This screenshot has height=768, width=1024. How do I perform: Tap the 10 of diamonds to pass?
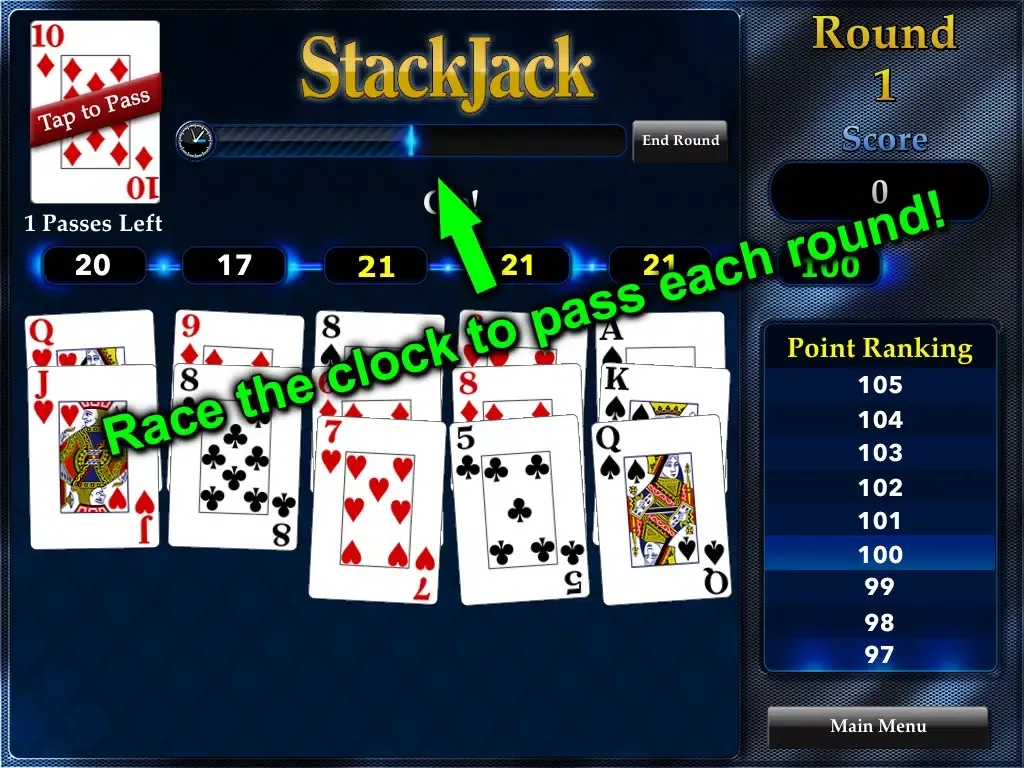coord(95,112)
